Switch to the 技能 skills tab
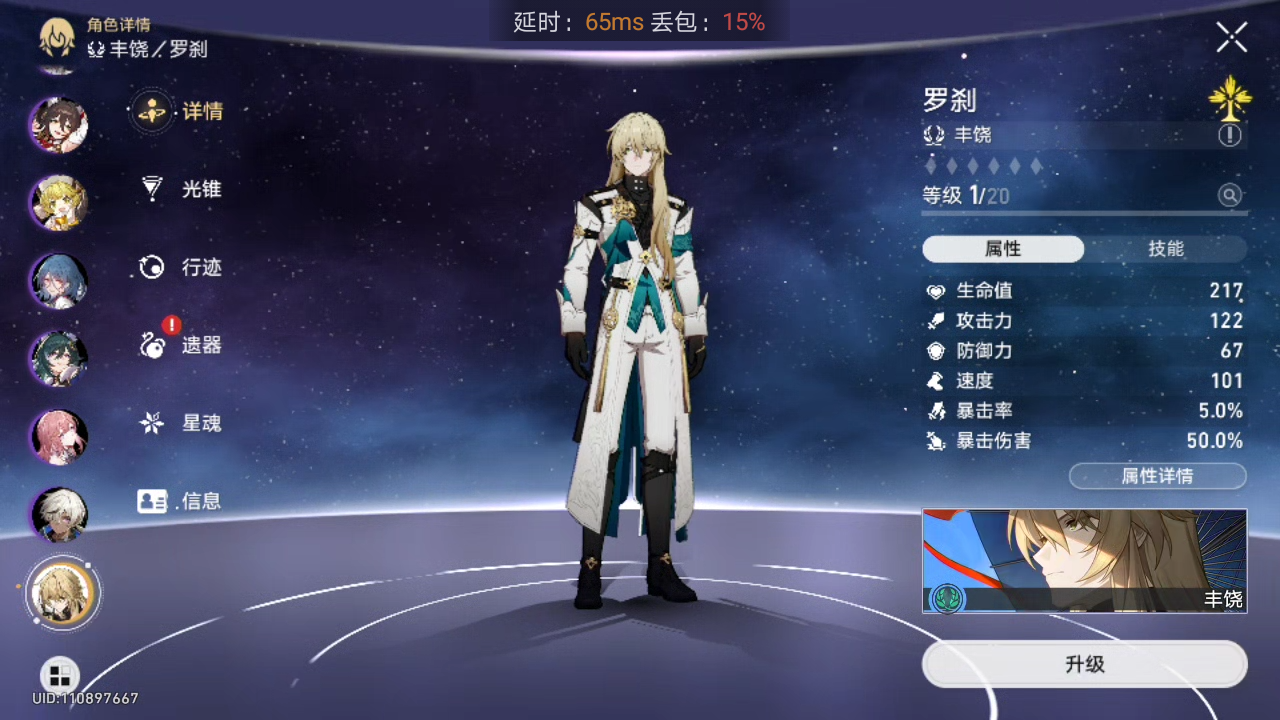 coord(1166,249)
